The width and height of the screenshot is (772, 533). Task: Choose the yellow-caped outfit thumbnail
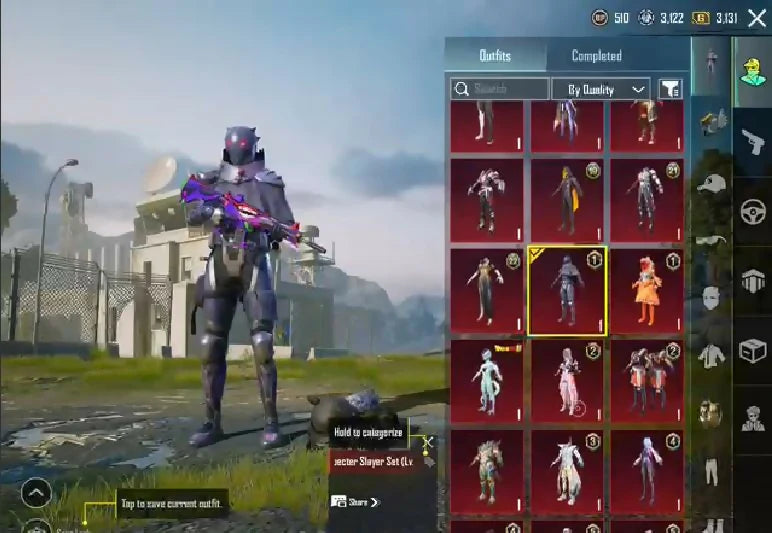(x=567, y=200)
